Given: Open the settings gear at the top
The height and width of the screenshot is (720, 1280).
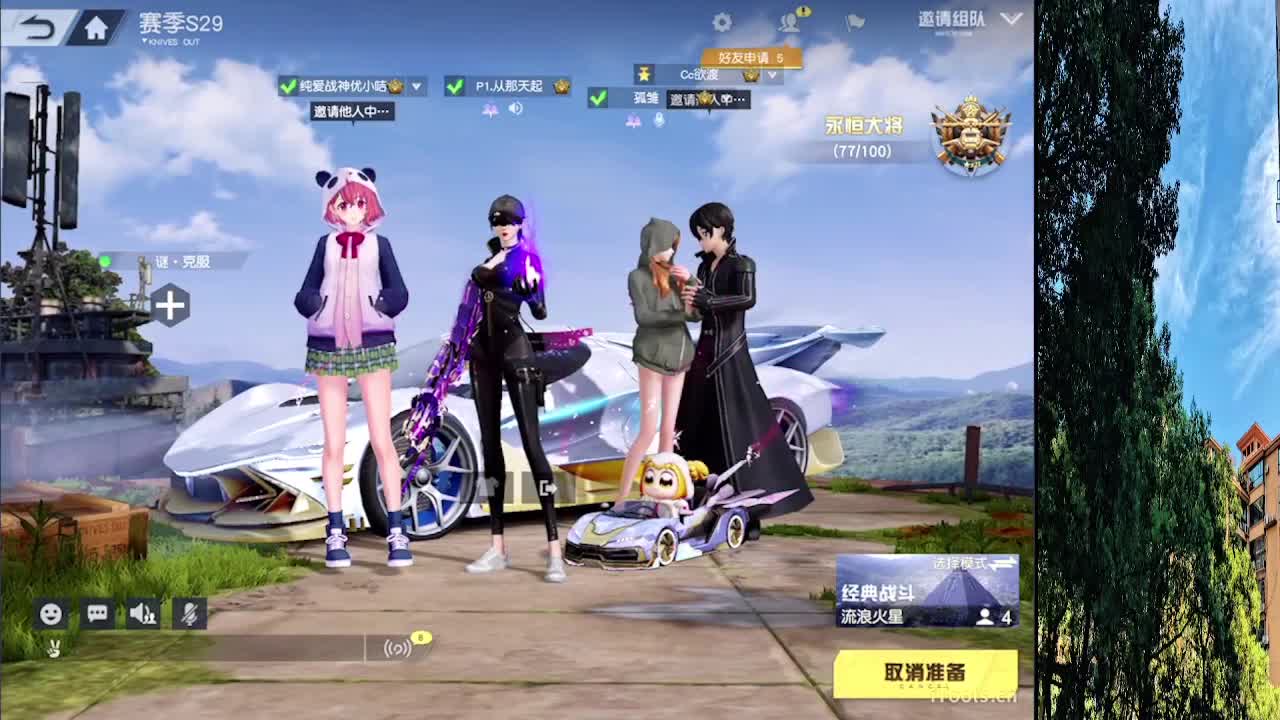Looking at the screenshot, I should tap(722, 22).
